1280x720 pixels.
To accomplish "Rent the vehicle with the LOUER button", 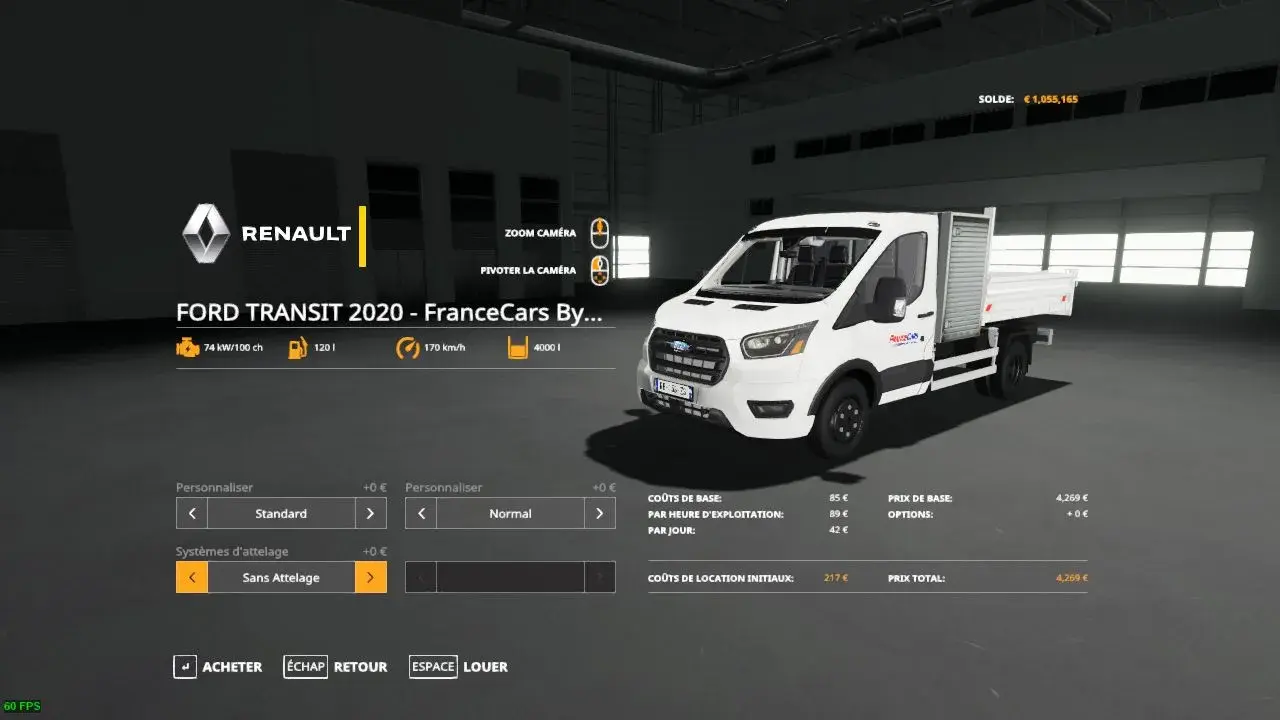I will point(459,667).
